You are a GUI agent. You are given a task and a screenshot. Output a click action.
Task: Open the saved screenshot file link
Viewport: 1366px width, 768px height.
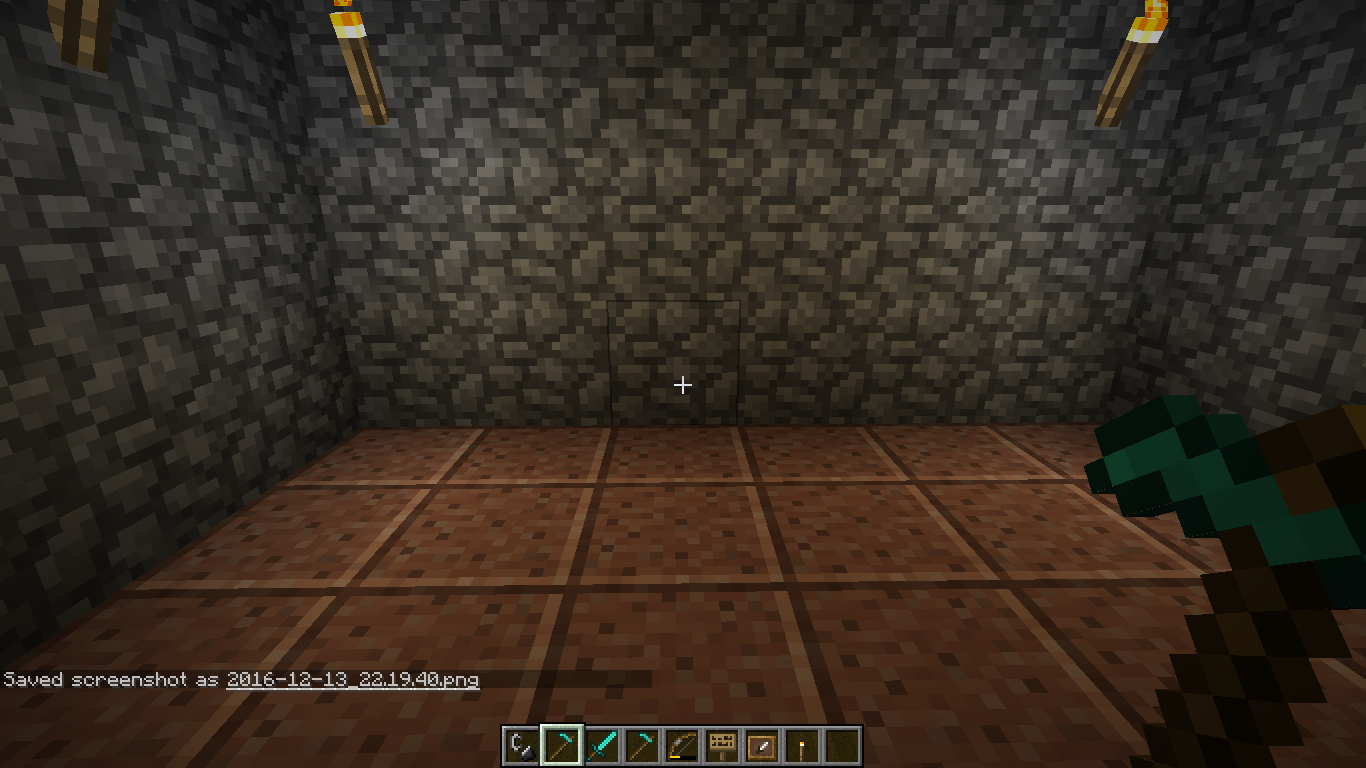click(x=352, y=680)
